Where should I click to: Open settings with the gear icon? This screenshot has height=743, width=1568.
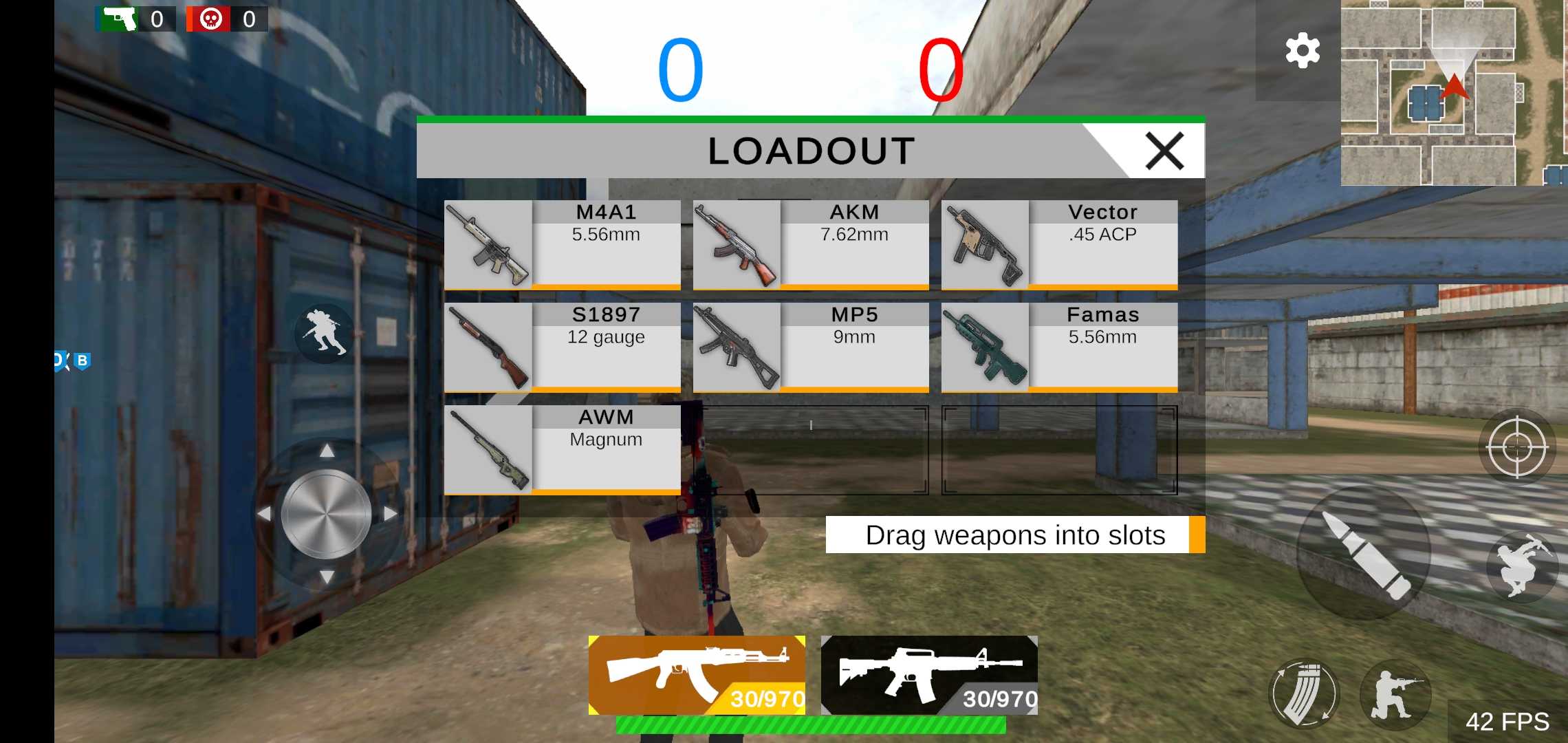(x=1303, y=51)
